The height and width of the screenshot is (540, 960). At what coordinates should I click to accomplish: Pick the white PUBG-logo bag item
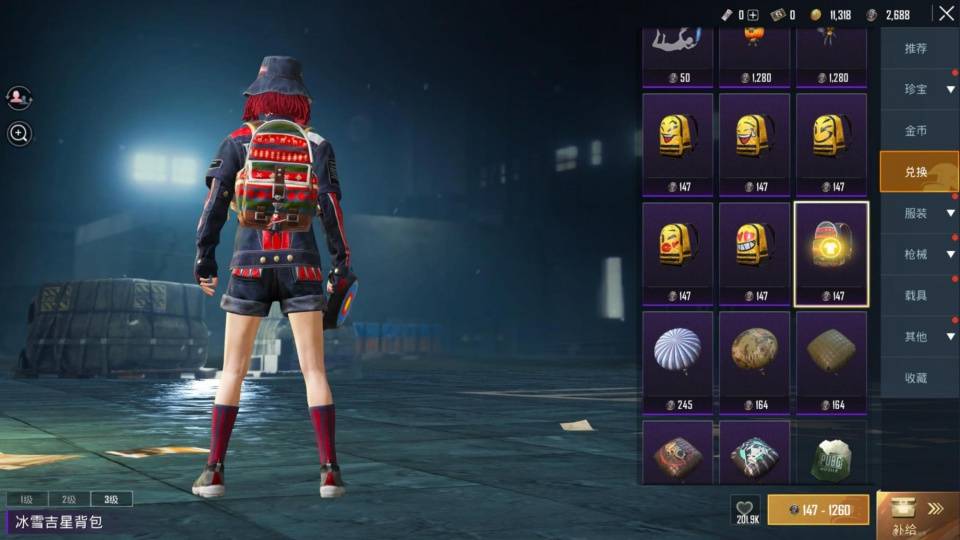click(x=831, y=455)
